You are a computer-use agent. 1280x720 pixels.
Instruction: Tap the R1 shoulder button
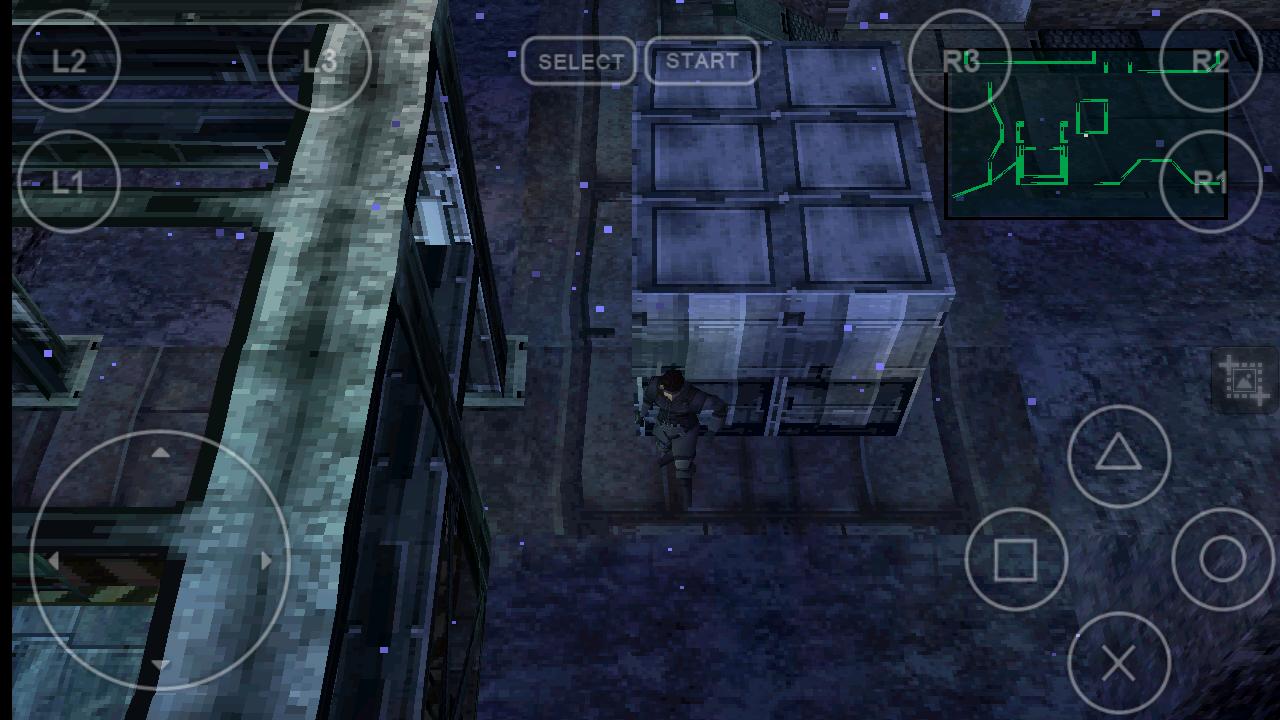pyautogui.click(x=1210, y=181)
